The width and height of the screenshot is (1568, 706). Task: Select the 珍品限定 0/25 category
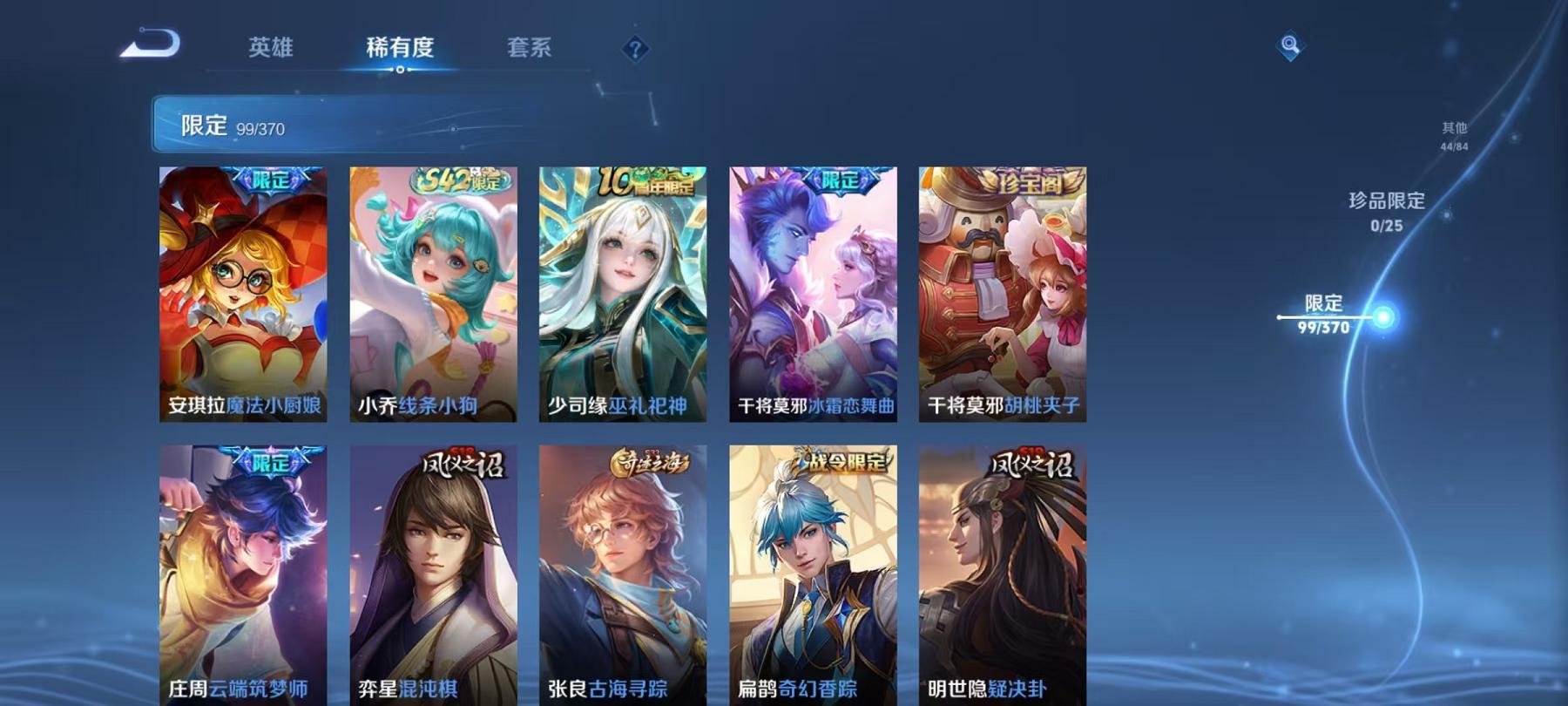point(1385,212)
